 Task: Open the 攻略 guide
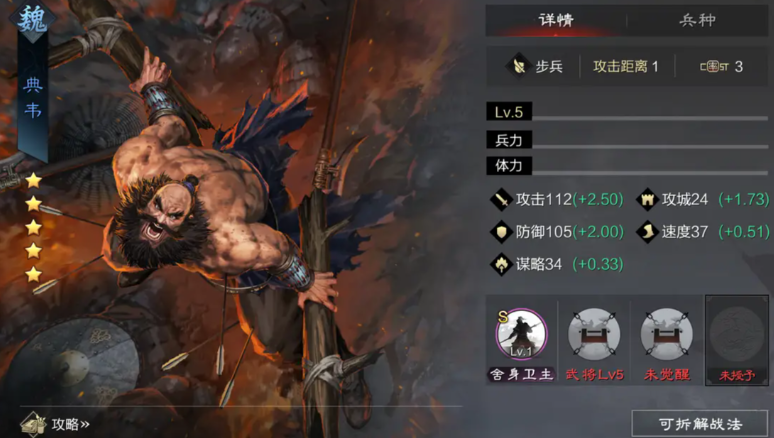pos(58,424)
